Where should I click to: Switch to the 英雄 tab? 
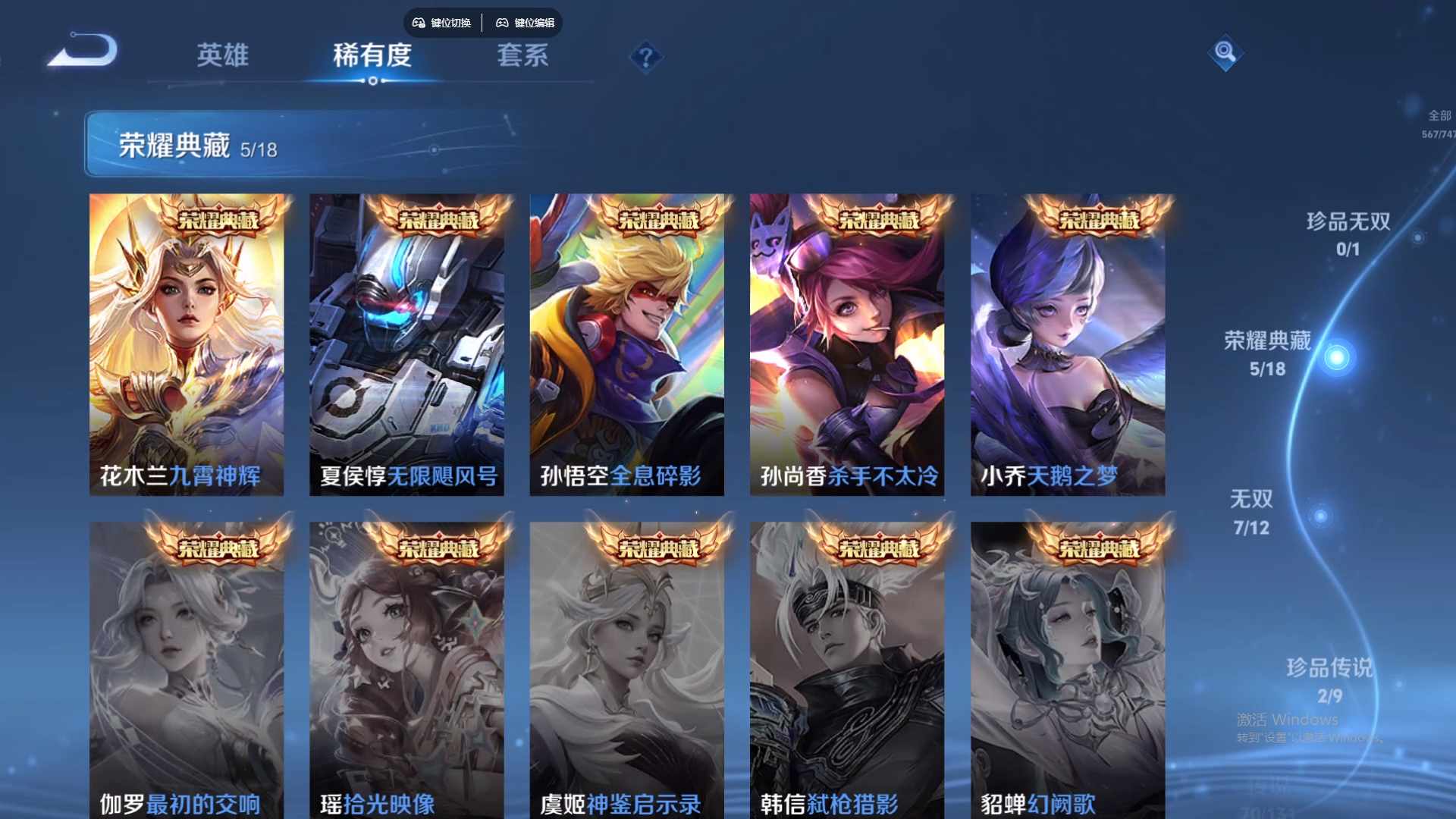click(224, 56)
